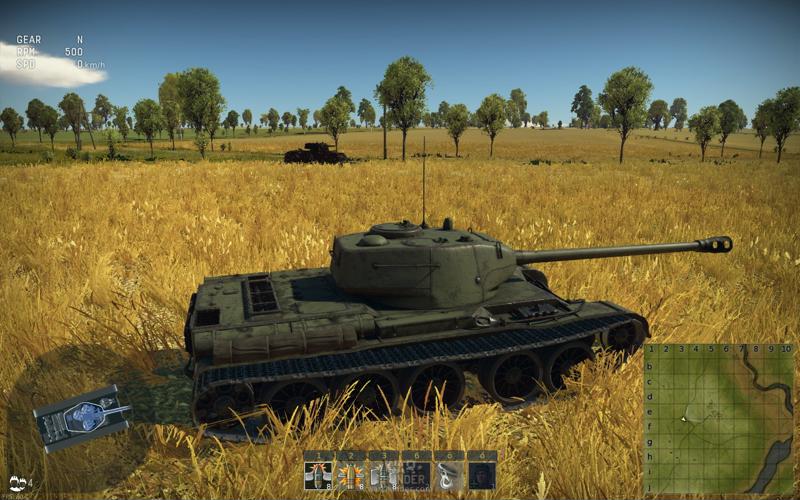Activate the tow hook item
Image resolution: width=800 pixels, height=500 pixels.
click(449, 474)
